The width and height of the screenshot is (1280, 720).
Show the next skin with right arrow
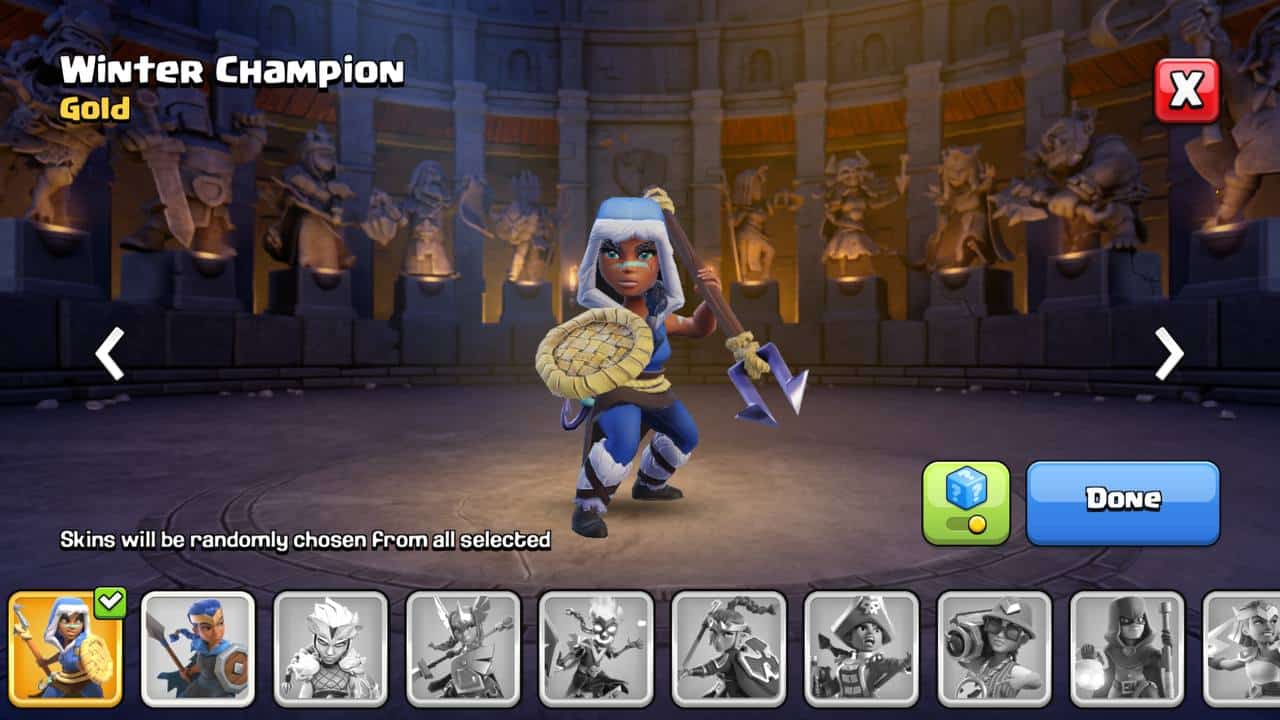click(x=1169, y=354)
